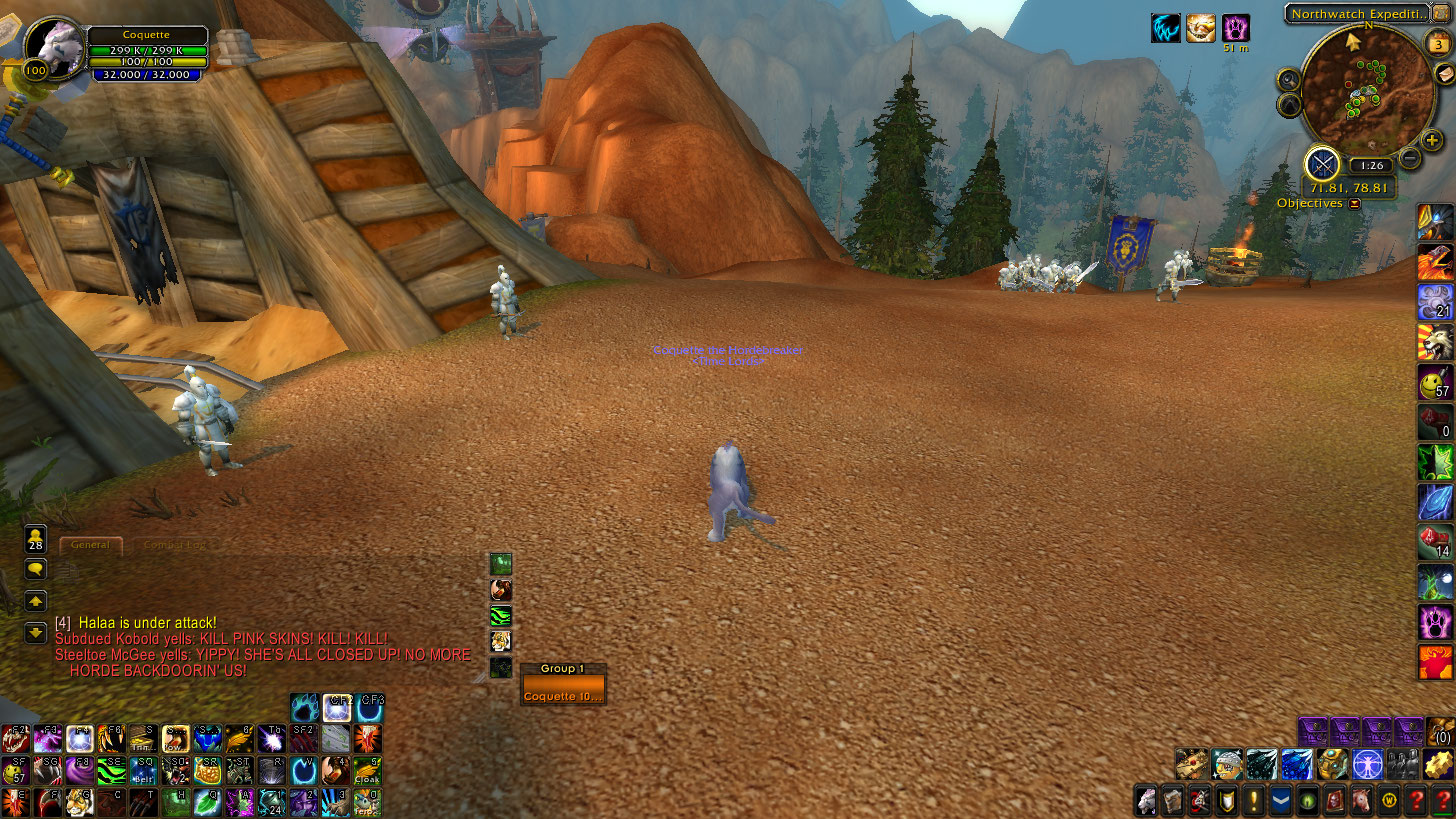Viewport: 1456px width, 819px height.
Task: Switch to the General chat tab
Action: 91,545
